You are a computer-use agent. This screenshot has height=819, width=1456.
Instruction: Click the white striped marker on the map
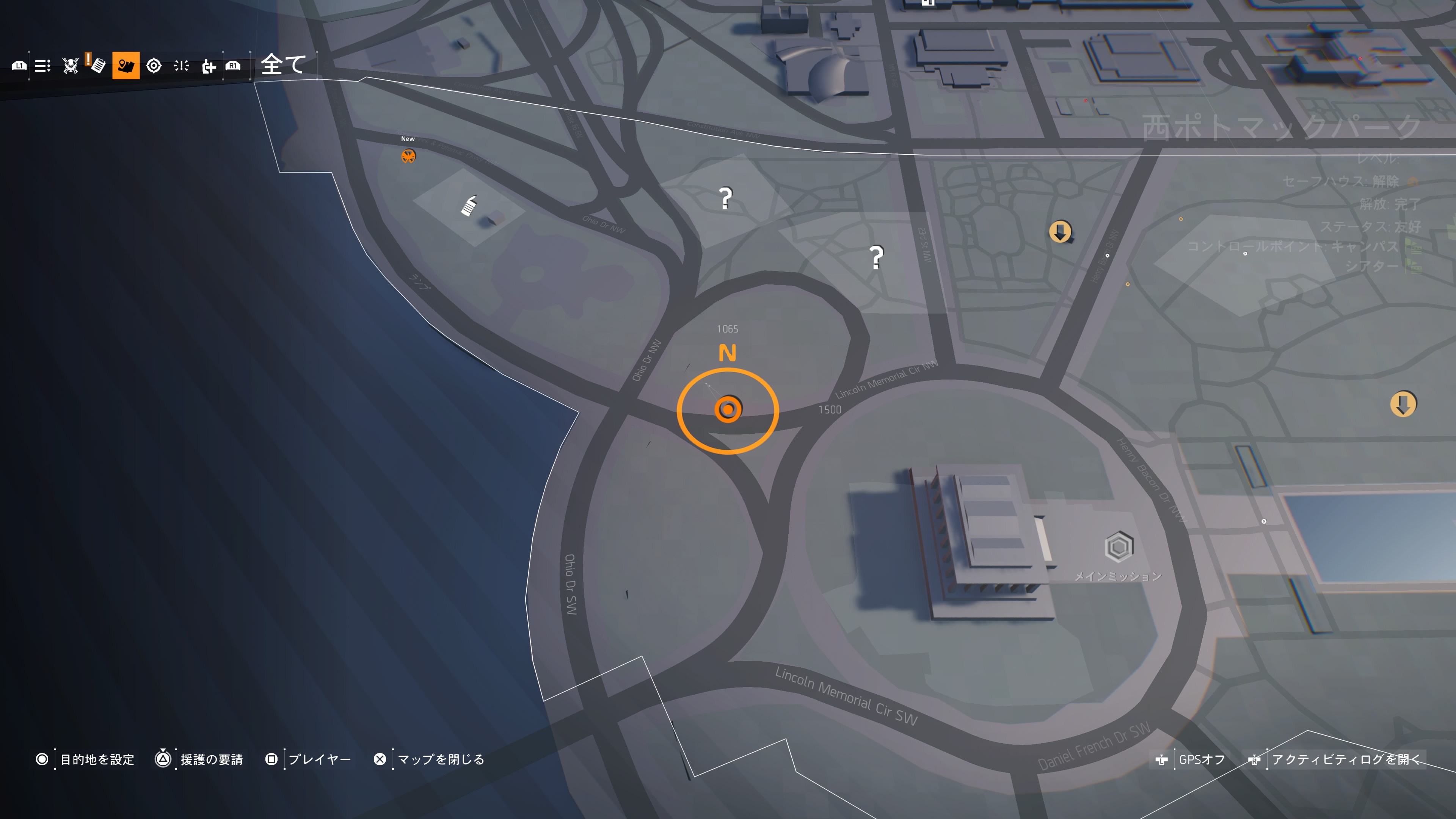(x=469, y=206)
